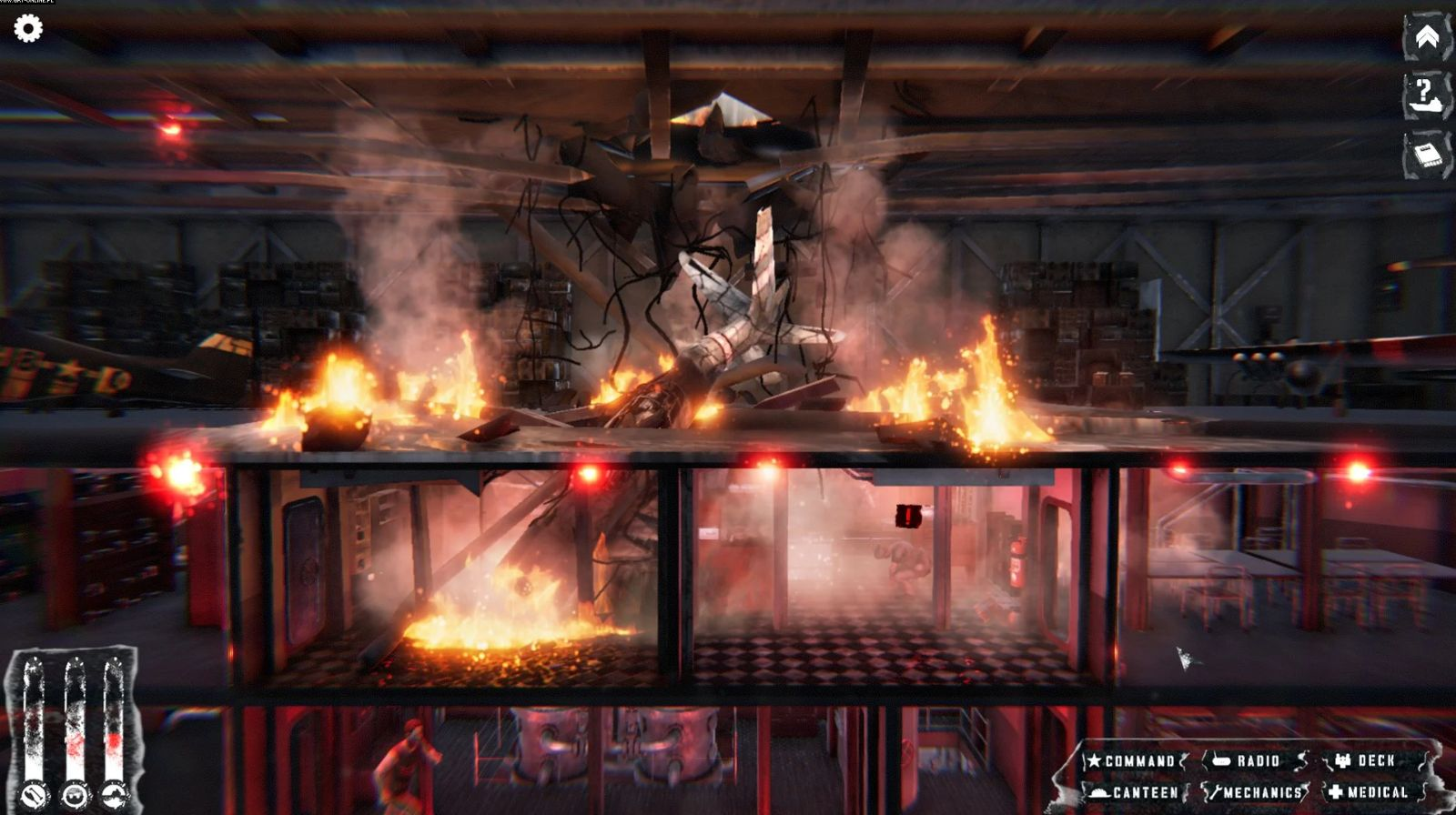Click the radio handset icon beside Radio
The height and width of the screenshot is (815, 1456).
click(1221, 760)
